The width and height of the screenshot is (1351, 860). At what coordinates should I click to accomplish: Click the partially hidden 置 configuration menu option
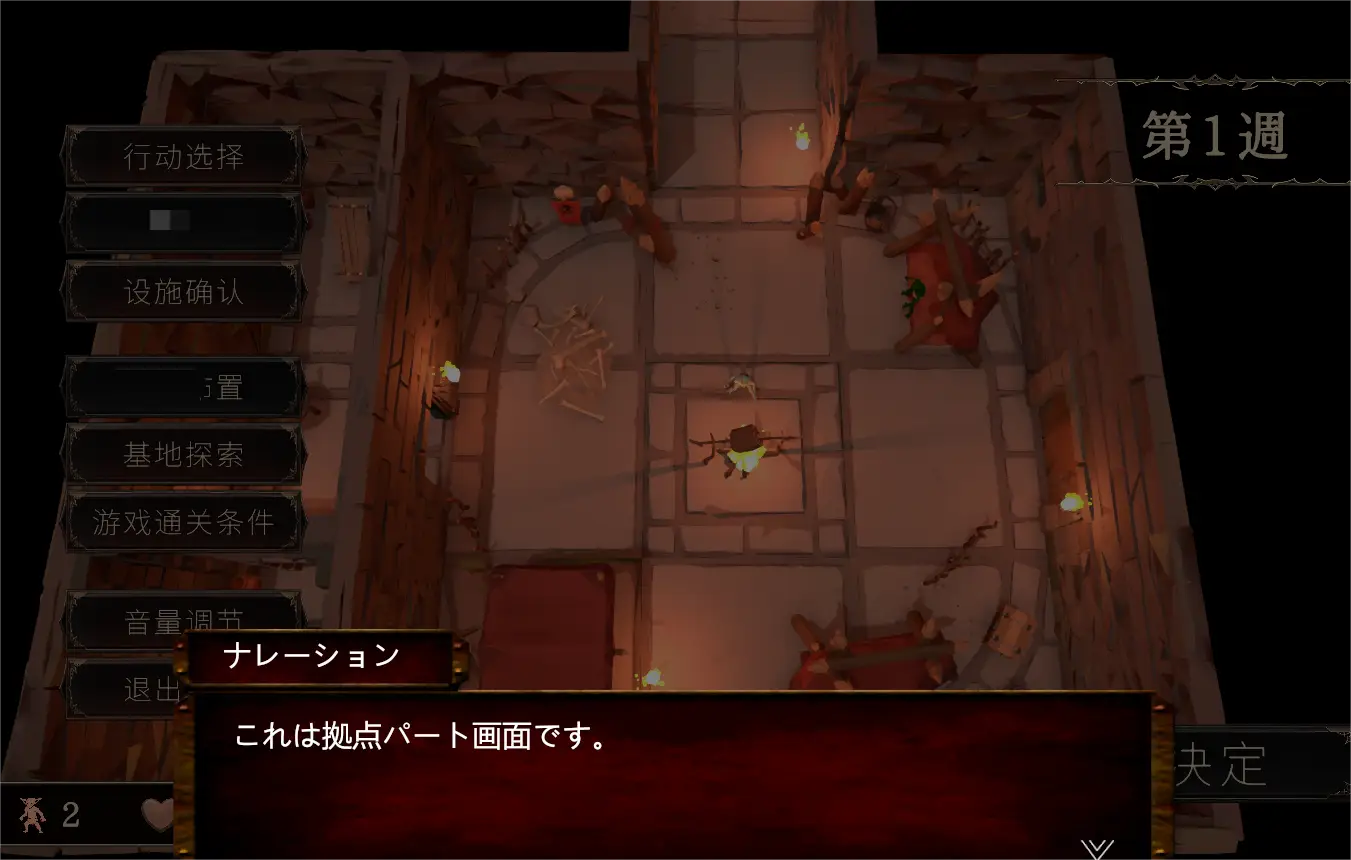click(x=183, y=388)
